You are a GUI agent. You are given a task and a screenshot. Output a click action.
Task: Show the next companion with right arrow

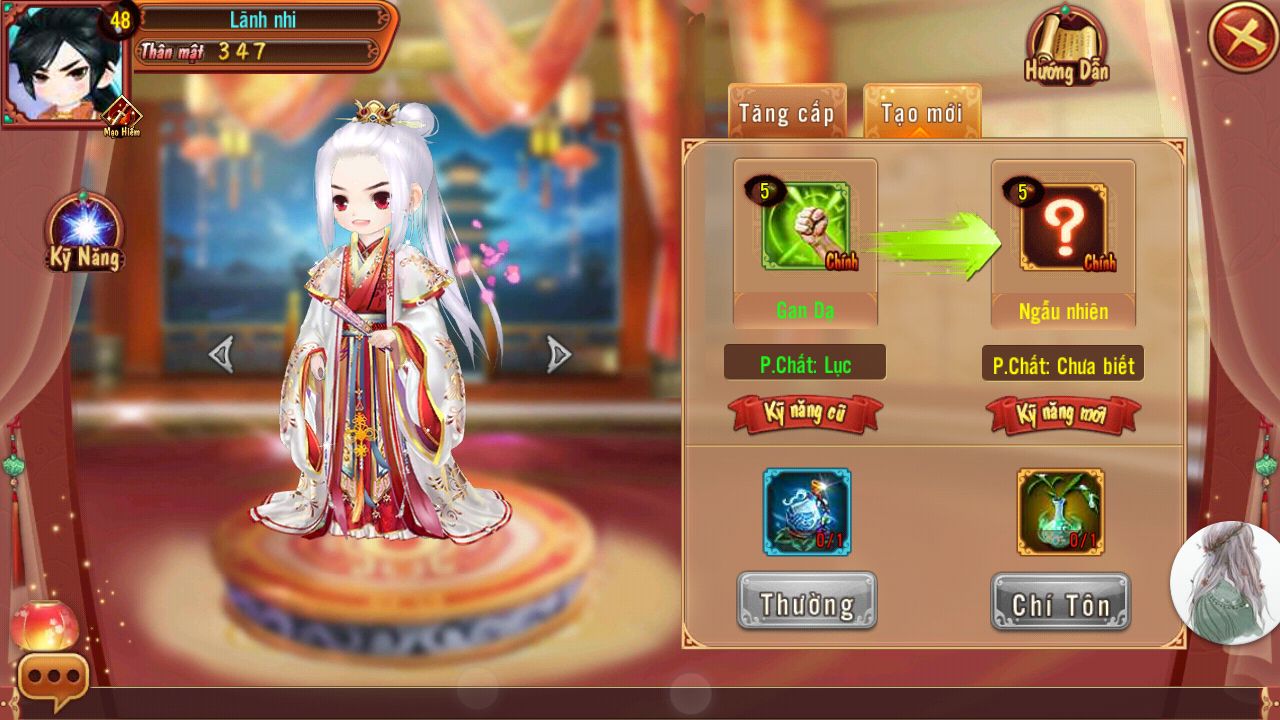(559, 354)
